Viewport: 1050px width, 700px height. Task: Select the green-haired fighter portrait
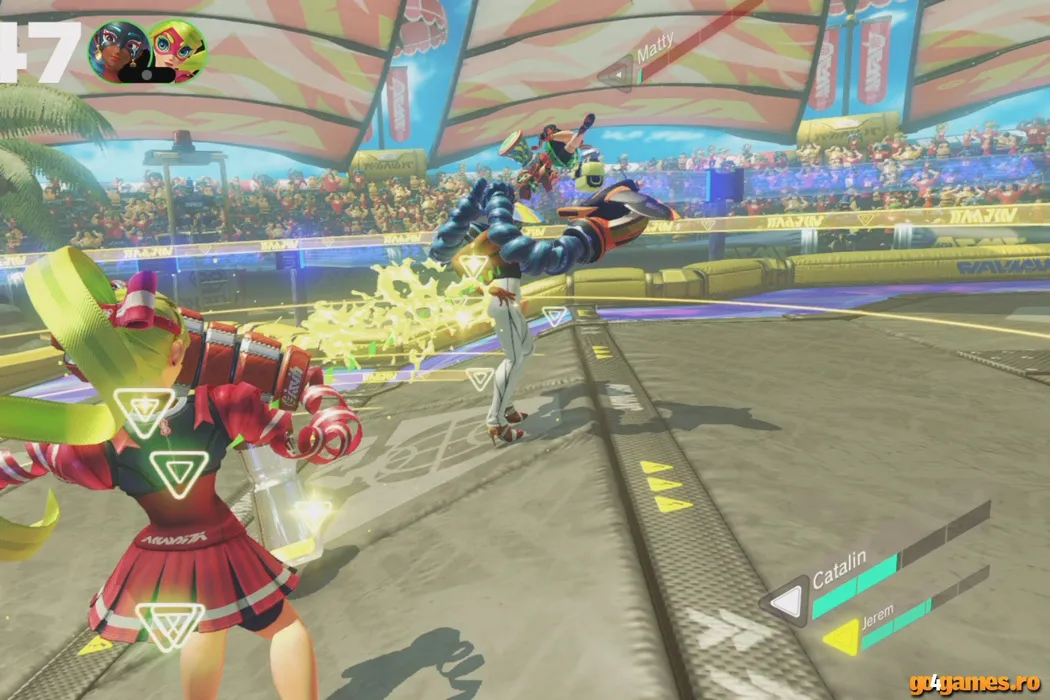click(177, 50)
